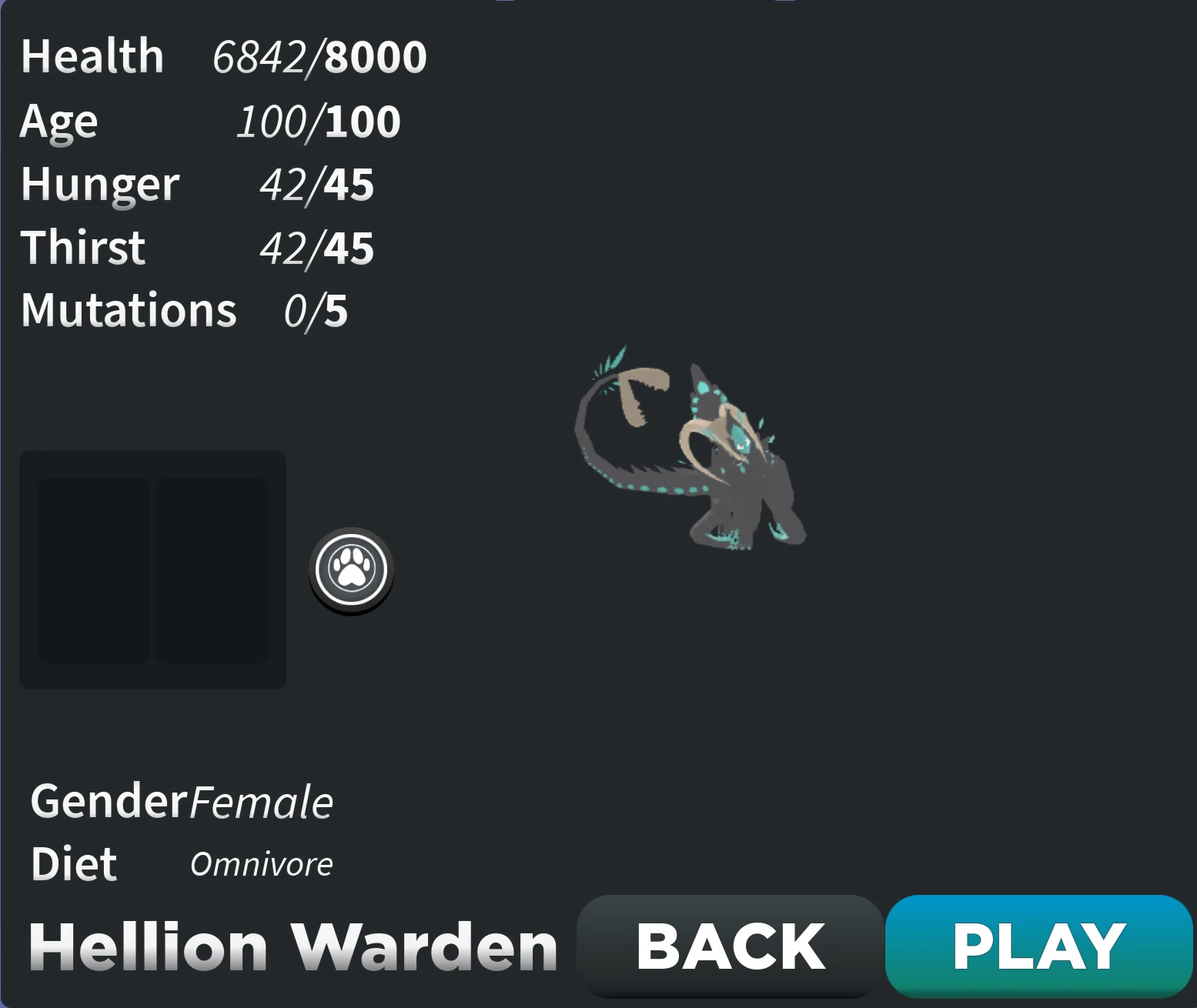Click the Age 100/100 stat entry
The width and height of the screenshot is (1197, 1008).
(x=208, y=121)
